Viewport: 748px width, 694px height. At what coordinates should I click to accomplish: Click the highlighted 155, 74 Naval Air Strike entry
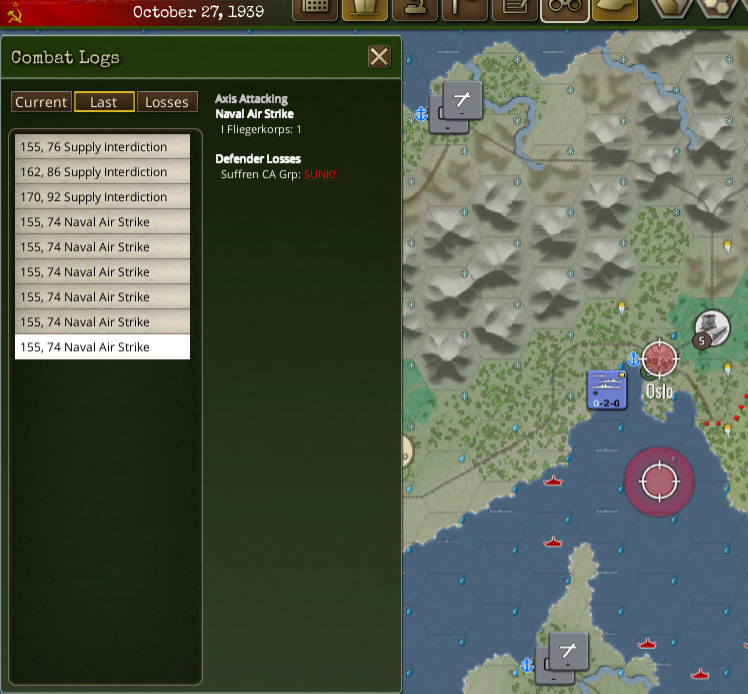102,347
